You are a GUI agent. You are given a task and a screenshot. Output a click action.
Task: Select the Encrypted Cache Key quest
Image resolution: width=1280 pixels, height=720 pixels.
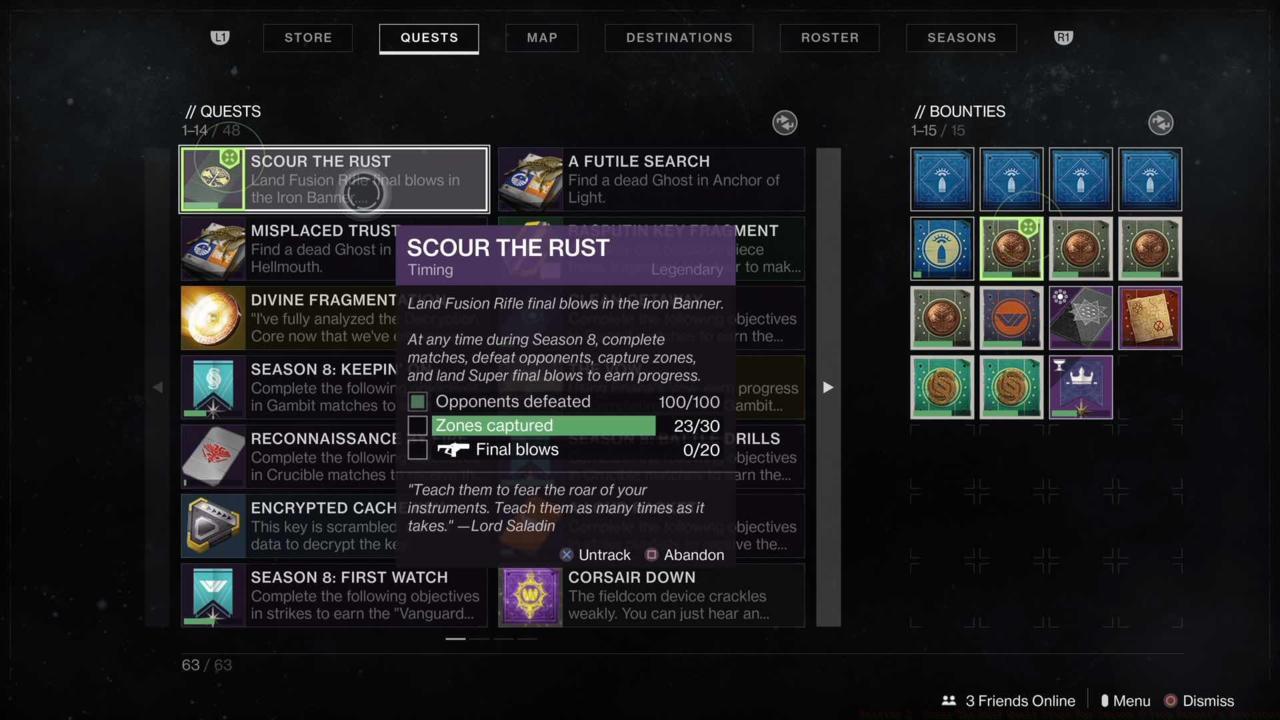click(x=288, y=526)
